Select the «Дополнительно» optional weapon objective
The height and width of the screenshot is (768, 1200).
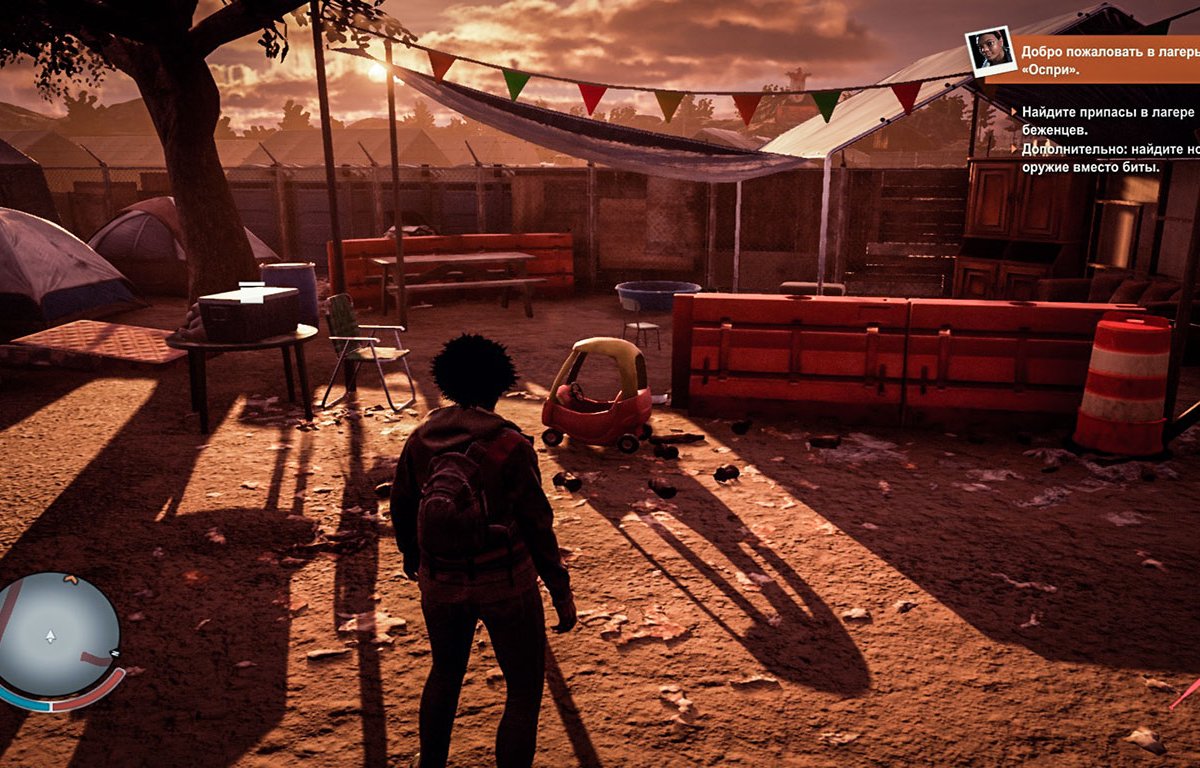[x=1107, y=158]
